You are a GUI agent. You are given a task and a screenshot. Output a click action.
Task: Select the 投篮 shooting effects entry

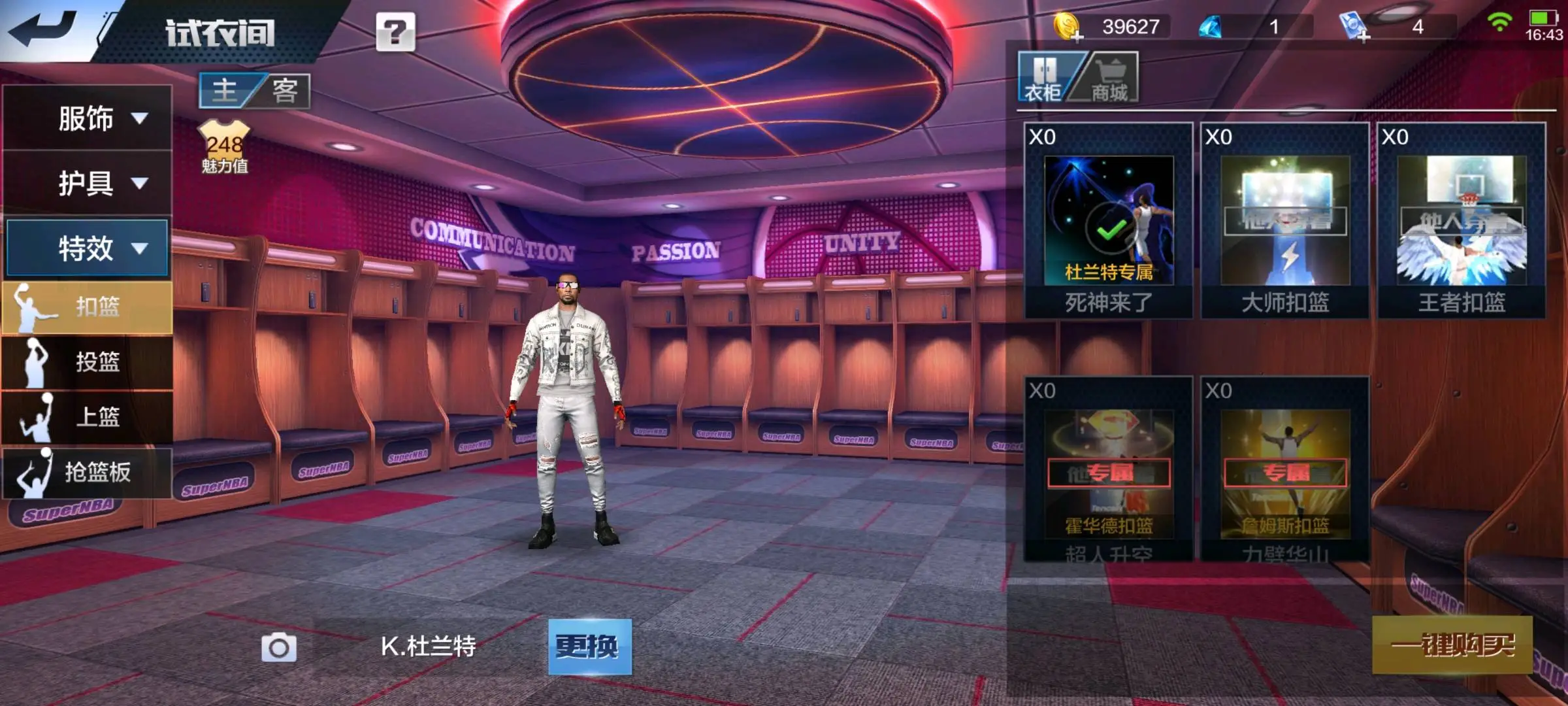[x=88, y=362]
